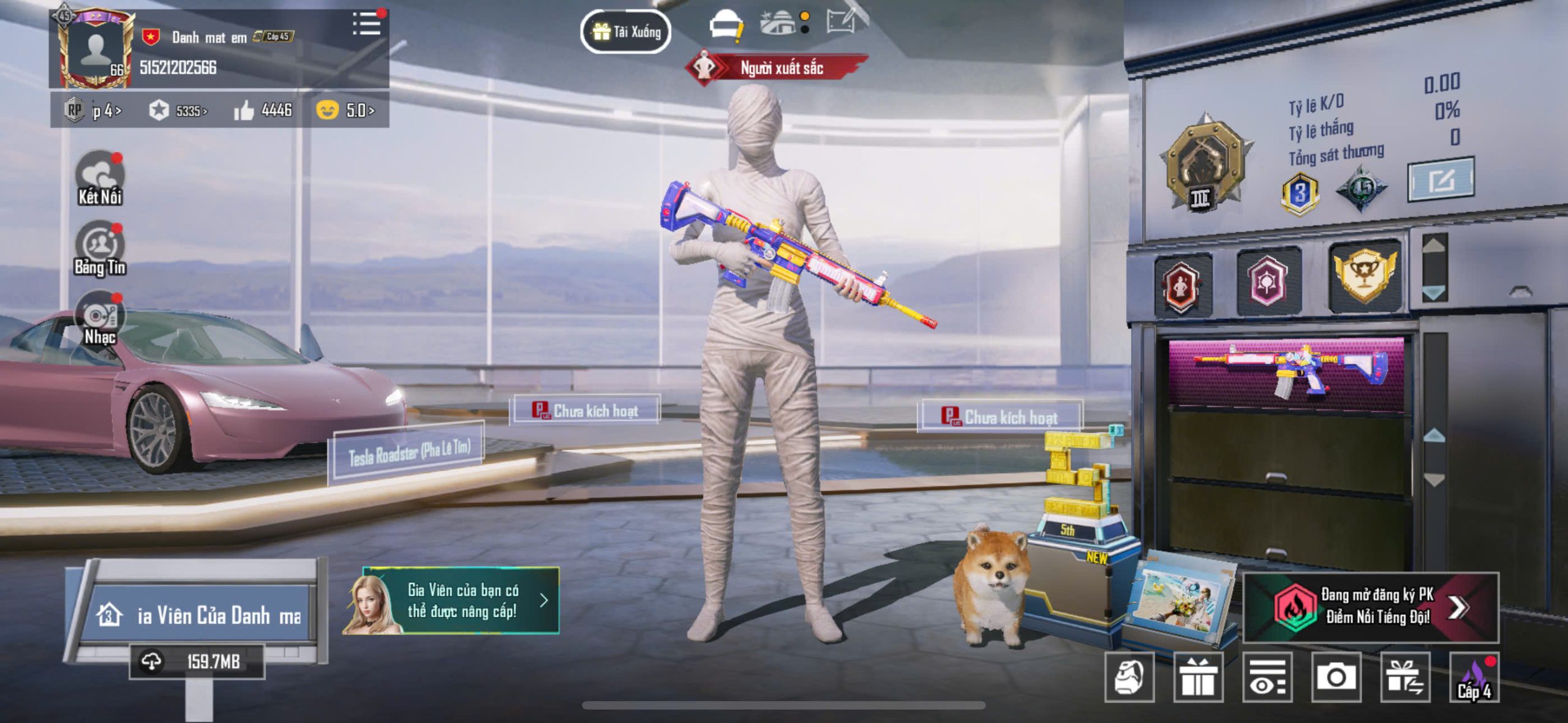
Task: Download the 159.7MB resource pack
Action: [x=197, y=662]
